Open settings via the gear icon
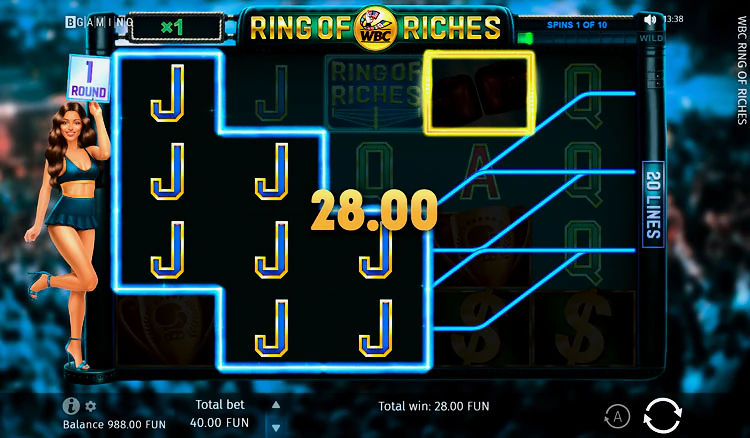This screenshot has height=438, width=750. pos(90,406)
